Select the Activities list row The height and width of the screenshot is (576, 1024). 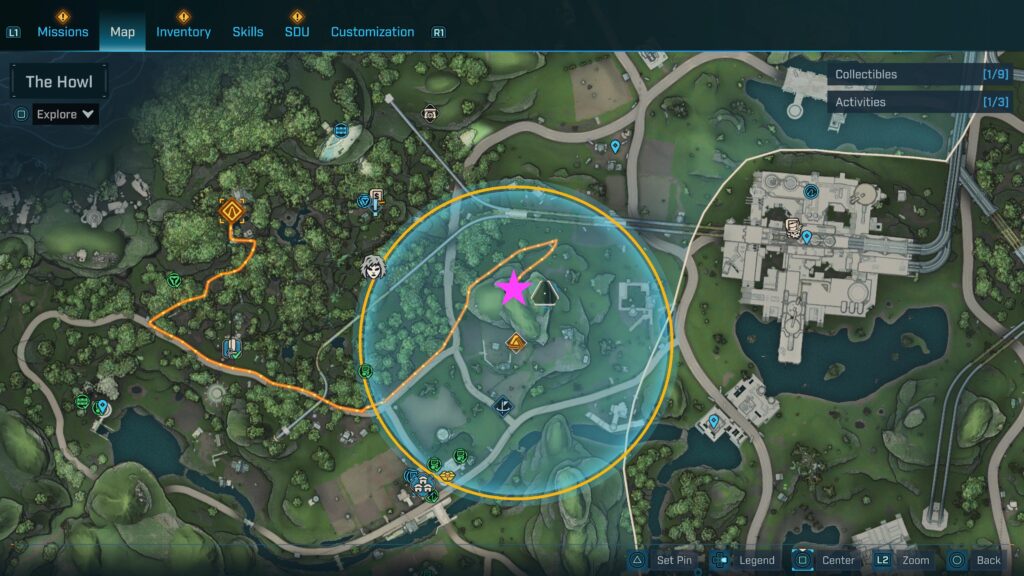920,102
